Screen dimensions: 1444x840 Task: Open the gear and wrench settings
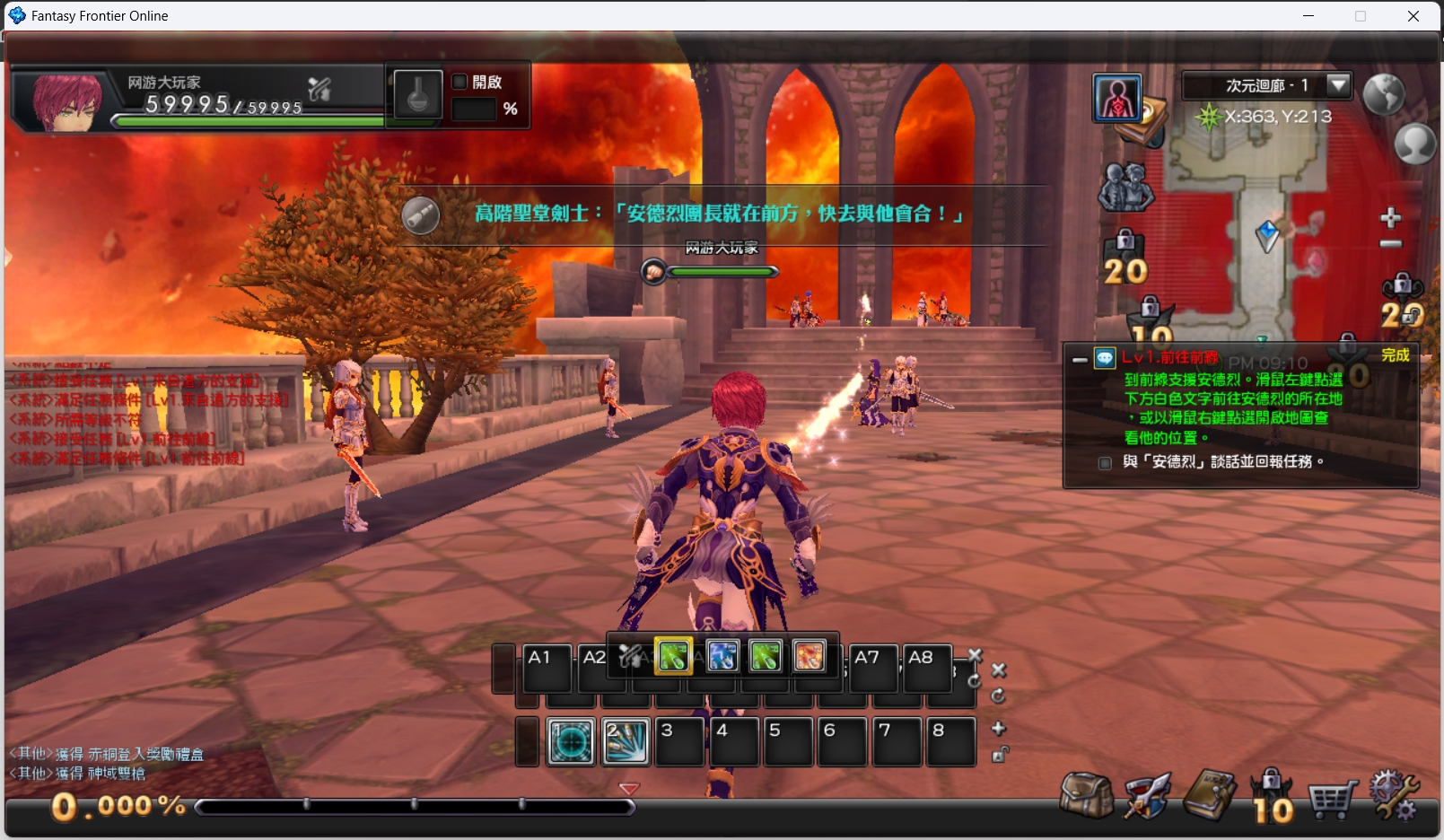1393,794
